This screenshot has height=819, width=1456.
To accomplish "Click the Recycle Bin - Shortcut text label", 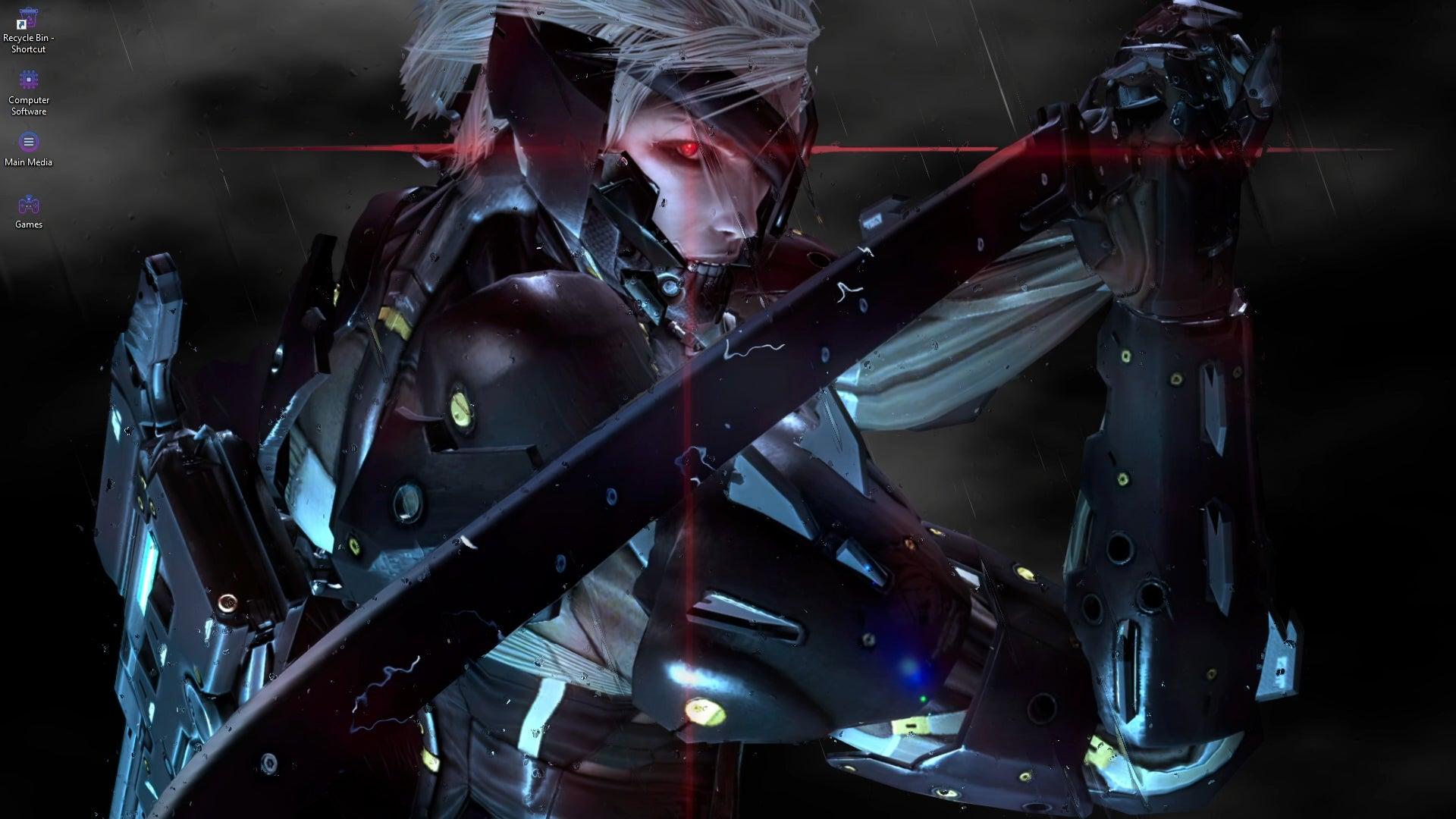I will coord(29,42).
